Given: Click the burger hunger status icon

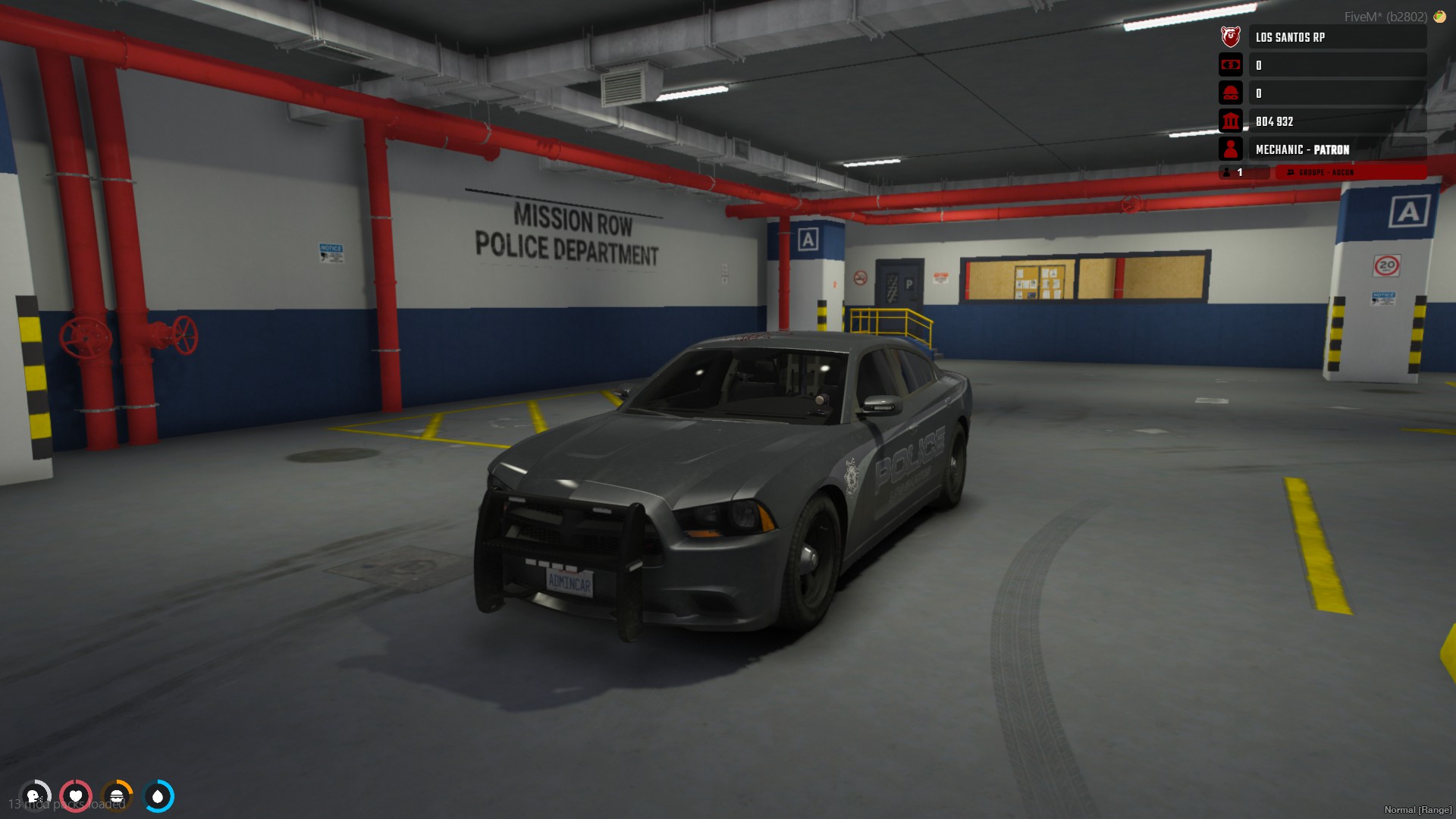Looking at the screenshot, I should [117, 796].
